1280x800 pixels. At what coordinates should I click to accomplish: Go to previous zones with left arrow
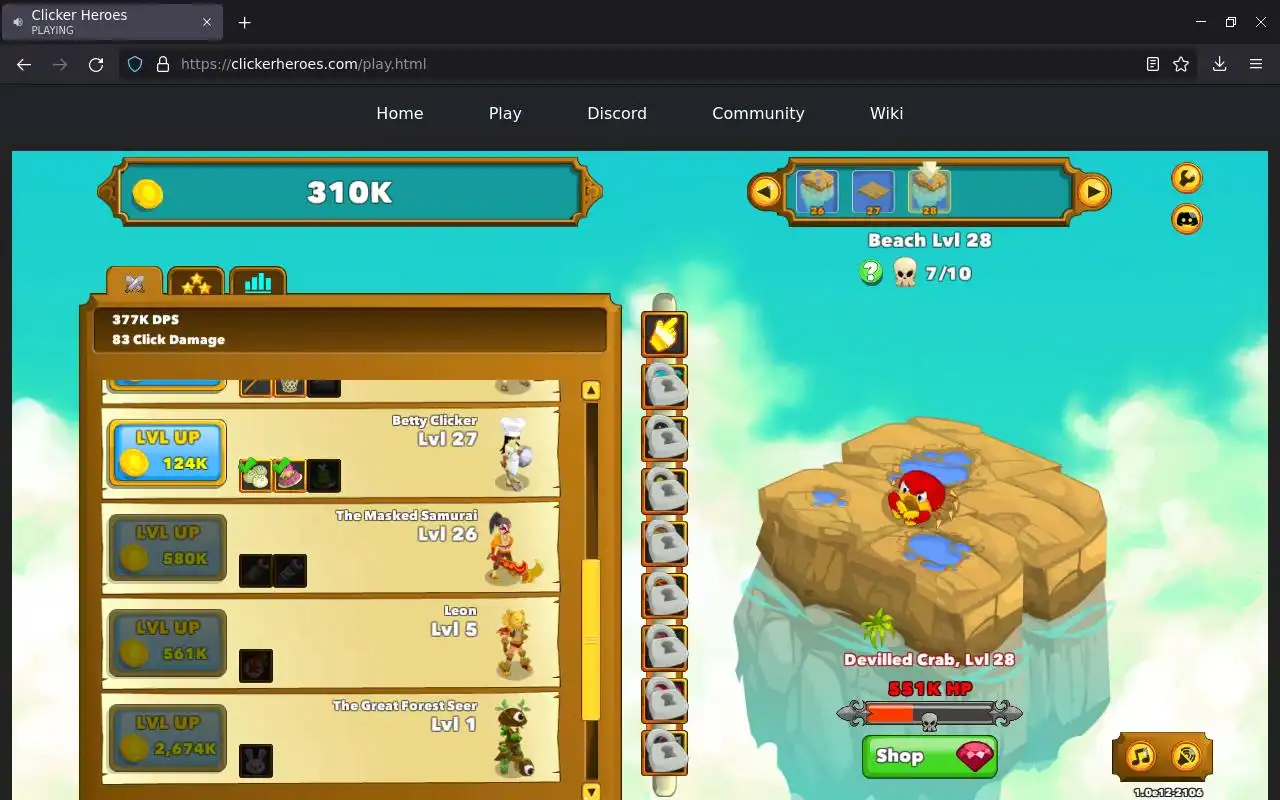click(765, 191)
